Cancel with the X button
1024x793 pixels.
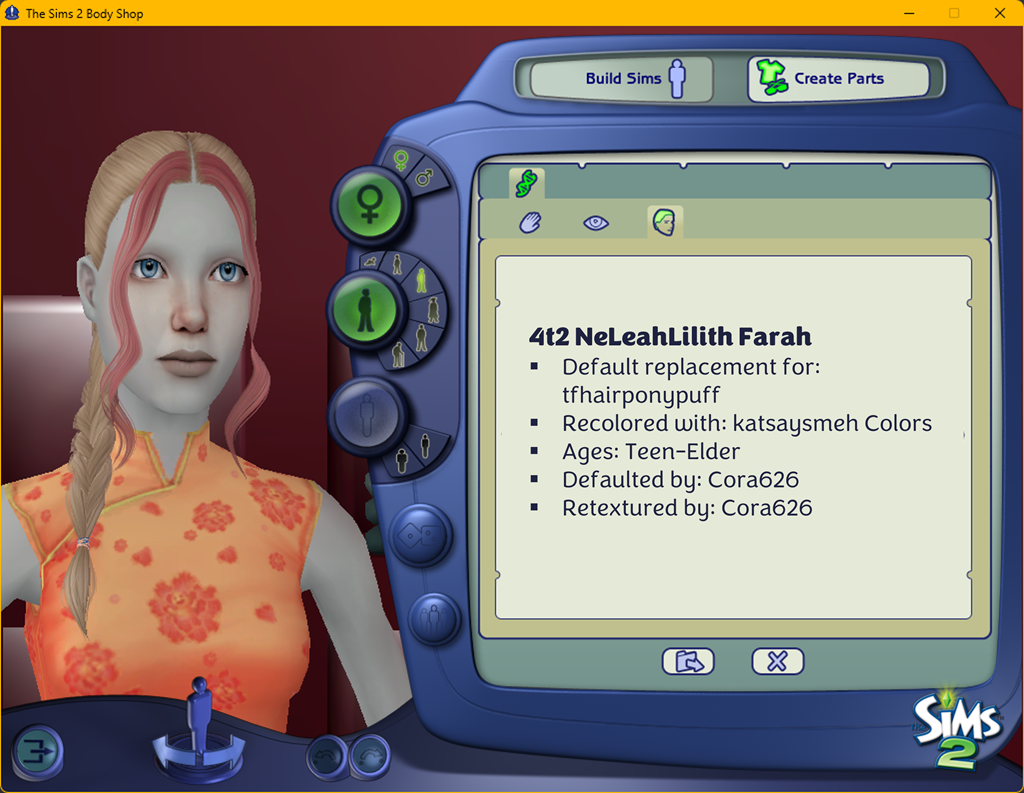click(x=777, y=661)
